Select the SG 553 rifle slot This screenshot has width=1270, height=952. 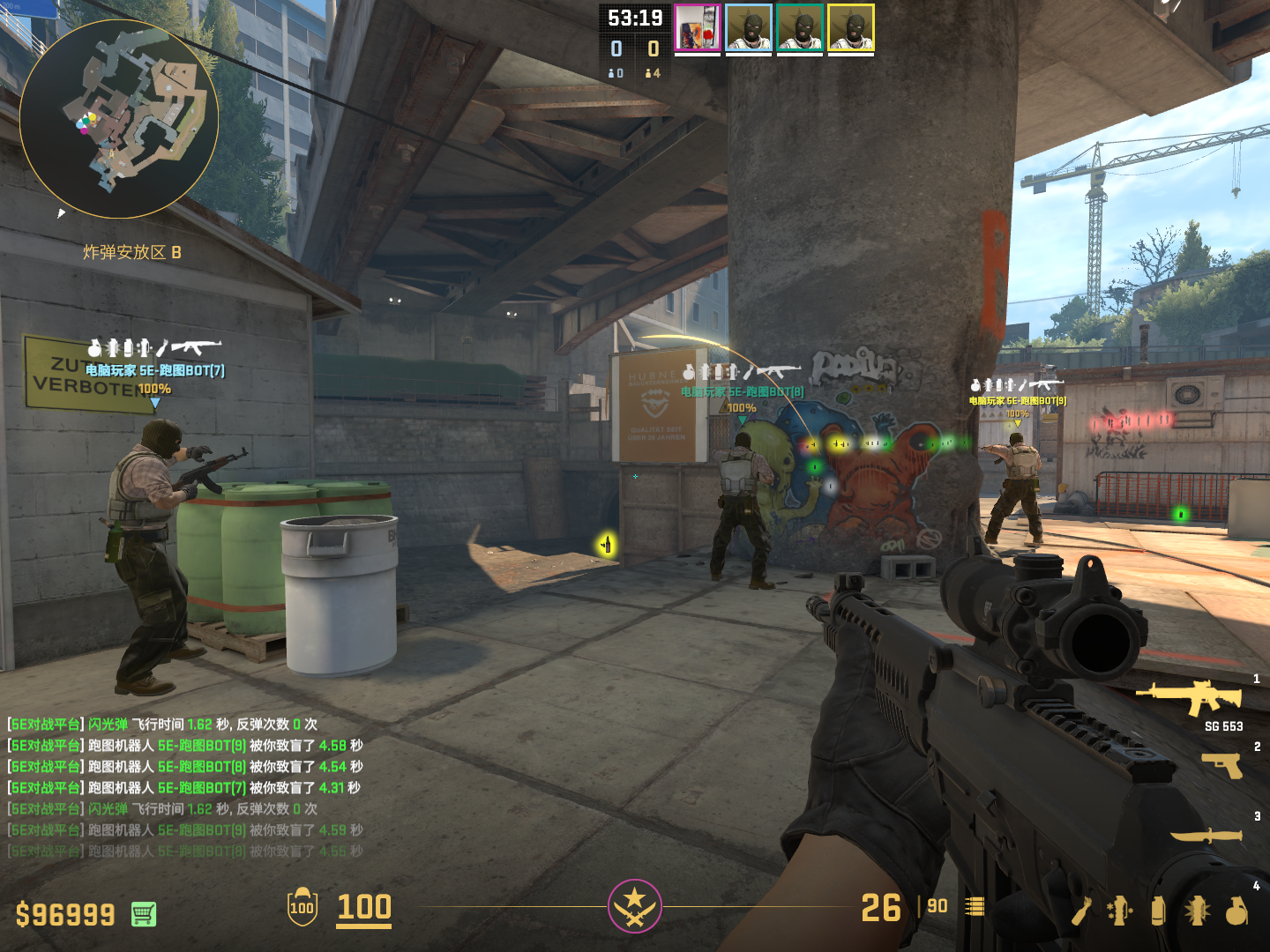(1191, 697)
